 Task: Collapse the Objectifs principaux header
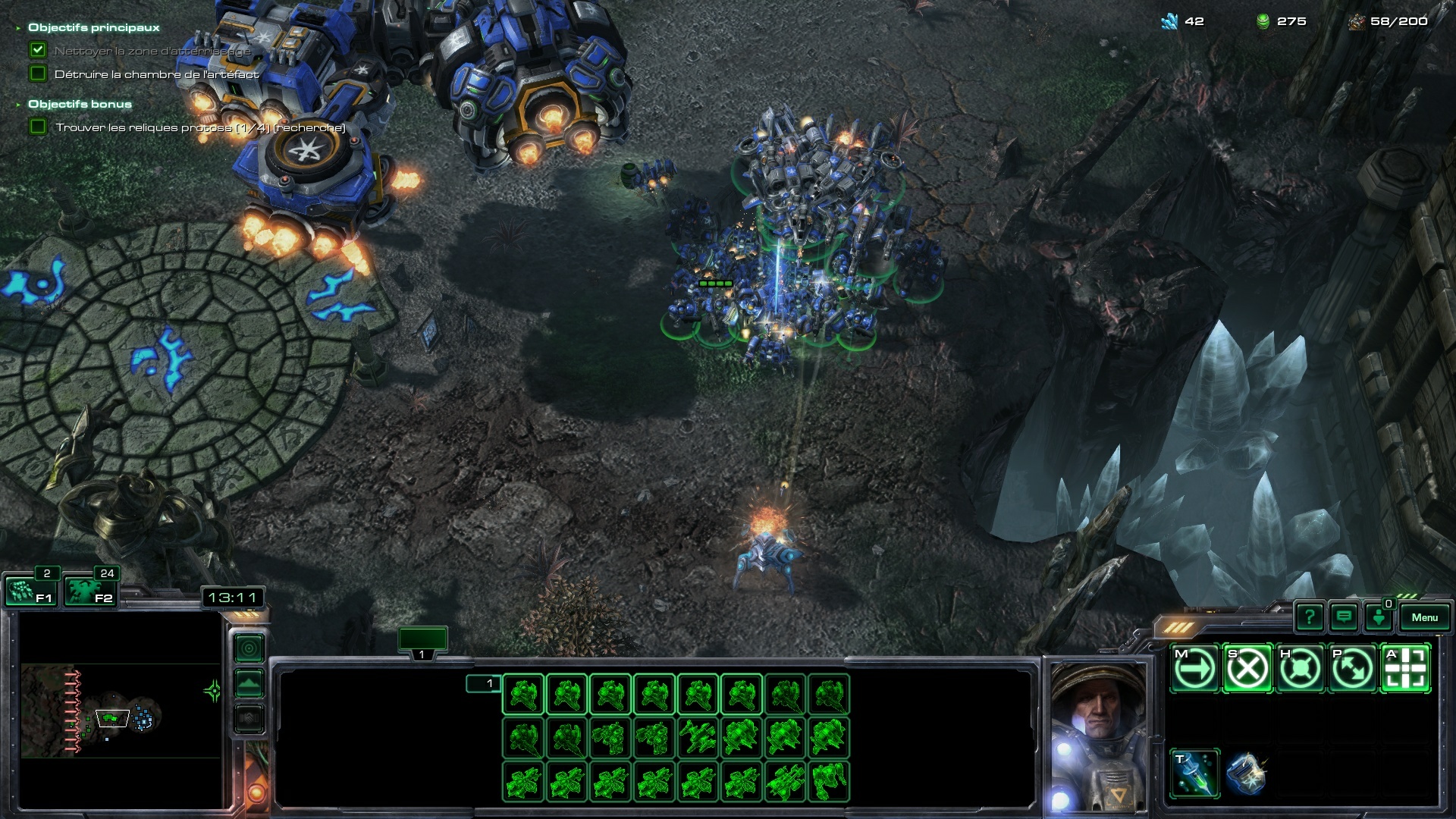point(18,28)
